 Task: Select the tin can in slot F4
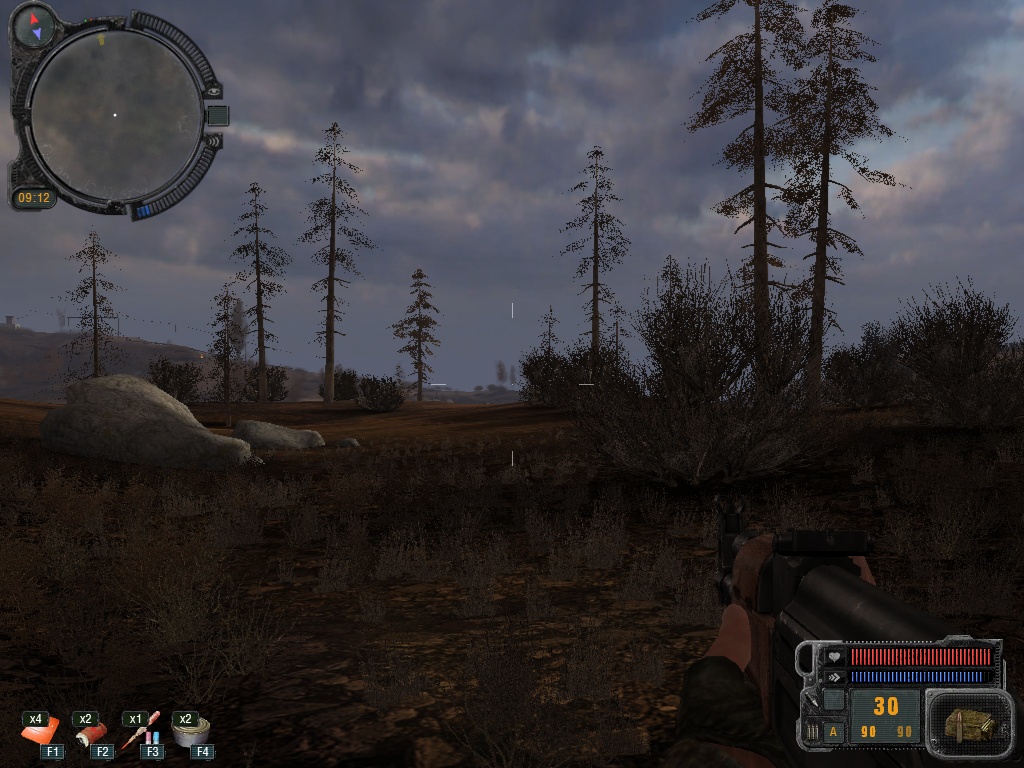[190, 733]
